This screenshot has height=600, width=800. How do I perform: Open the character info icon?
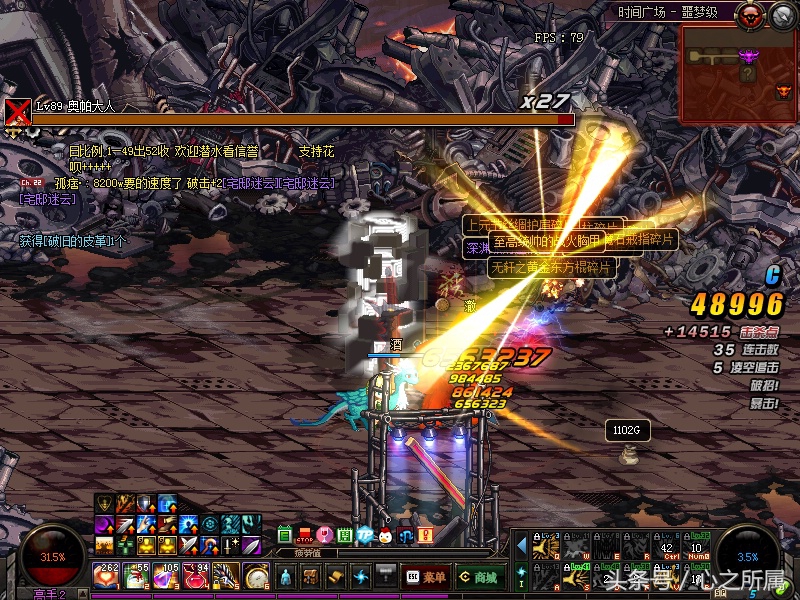tap(286, 576)
